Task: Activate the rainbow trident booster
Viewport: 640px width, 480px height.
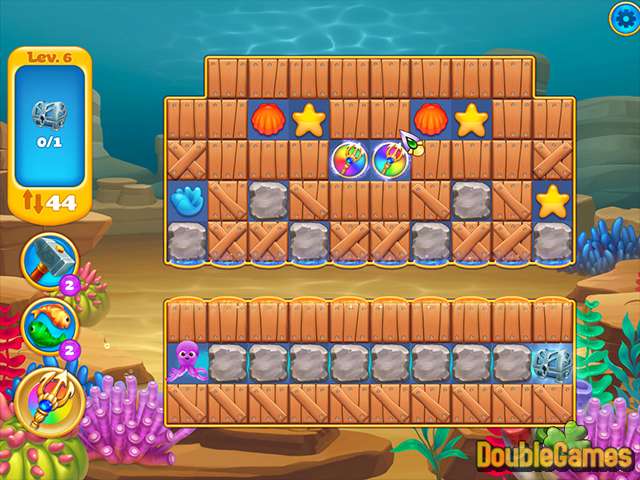Action: coord(42,395)
